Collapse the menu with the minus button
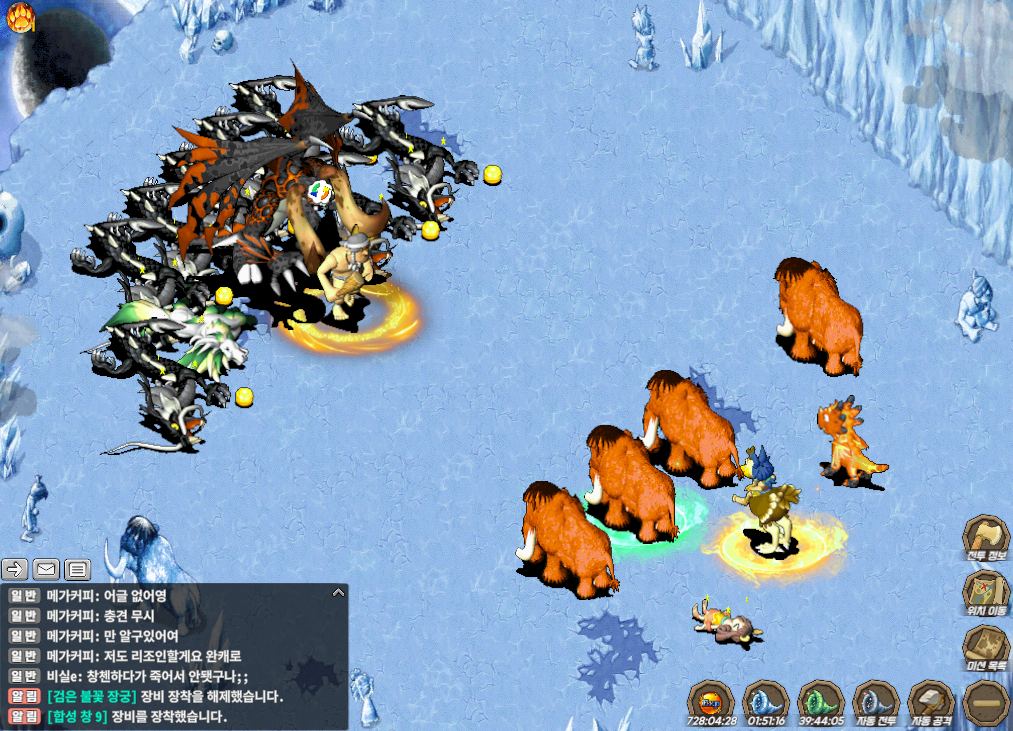1013x731 pixels. pos(985,702)
